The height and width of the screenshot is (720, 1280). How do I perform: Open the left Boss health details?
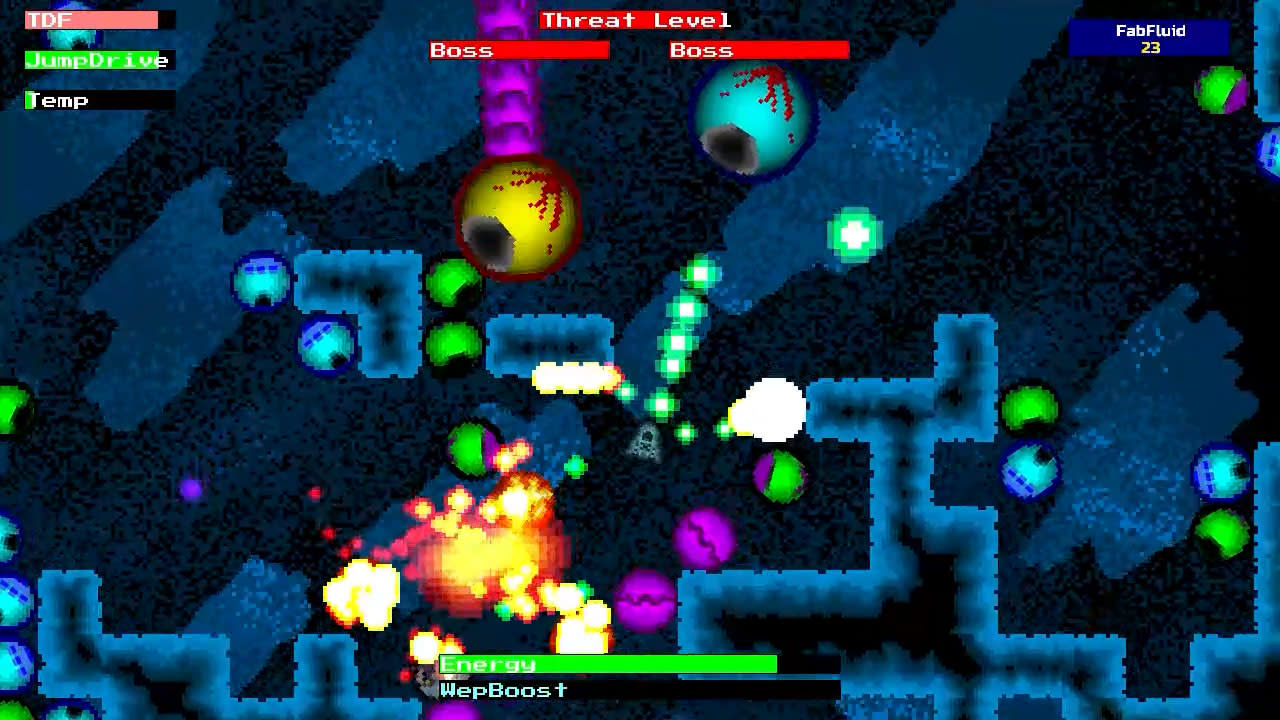517,48
